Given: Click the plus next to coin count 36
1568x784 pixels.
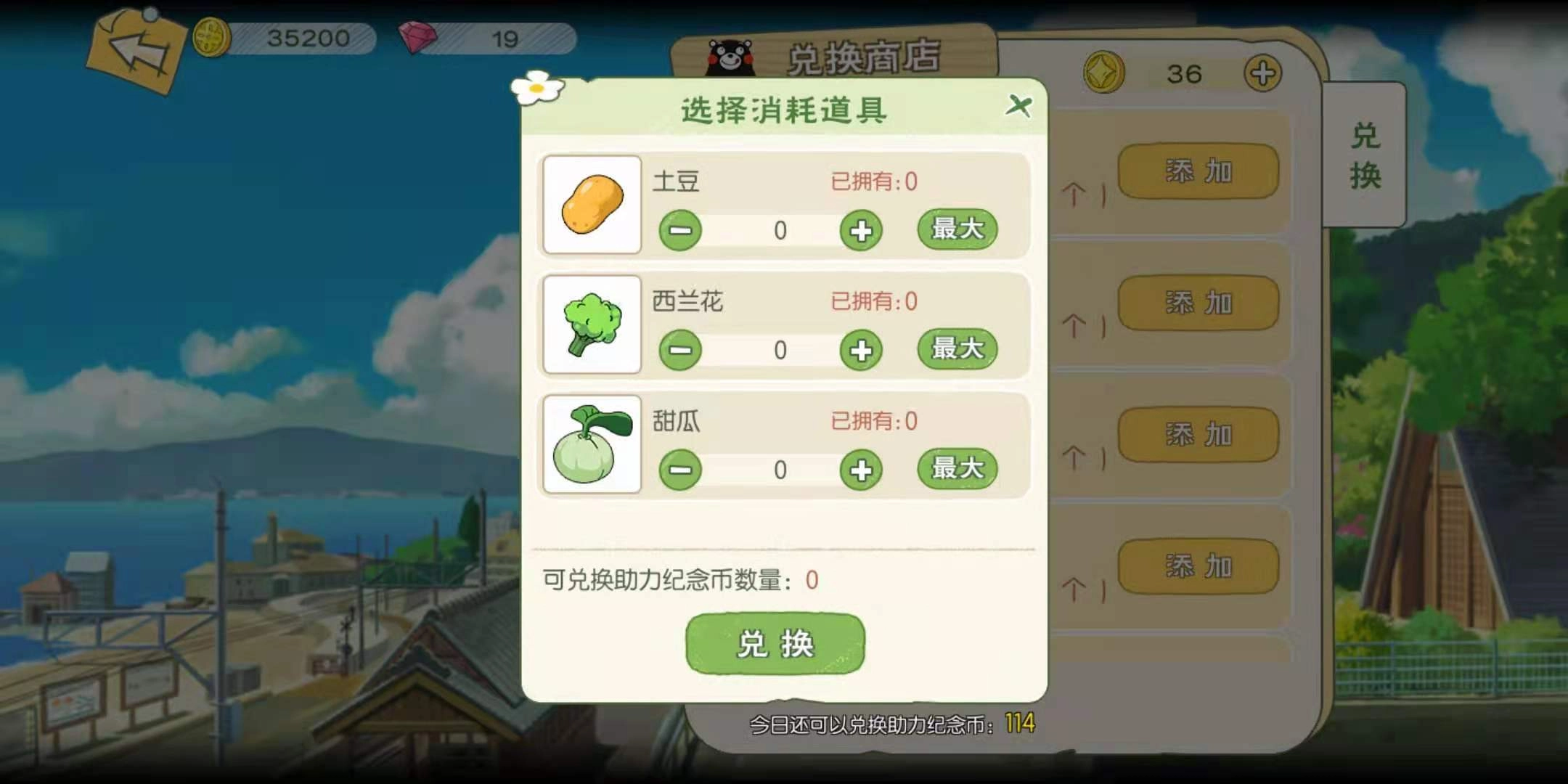Looking at the screenshot, I should click(1263, 73).
